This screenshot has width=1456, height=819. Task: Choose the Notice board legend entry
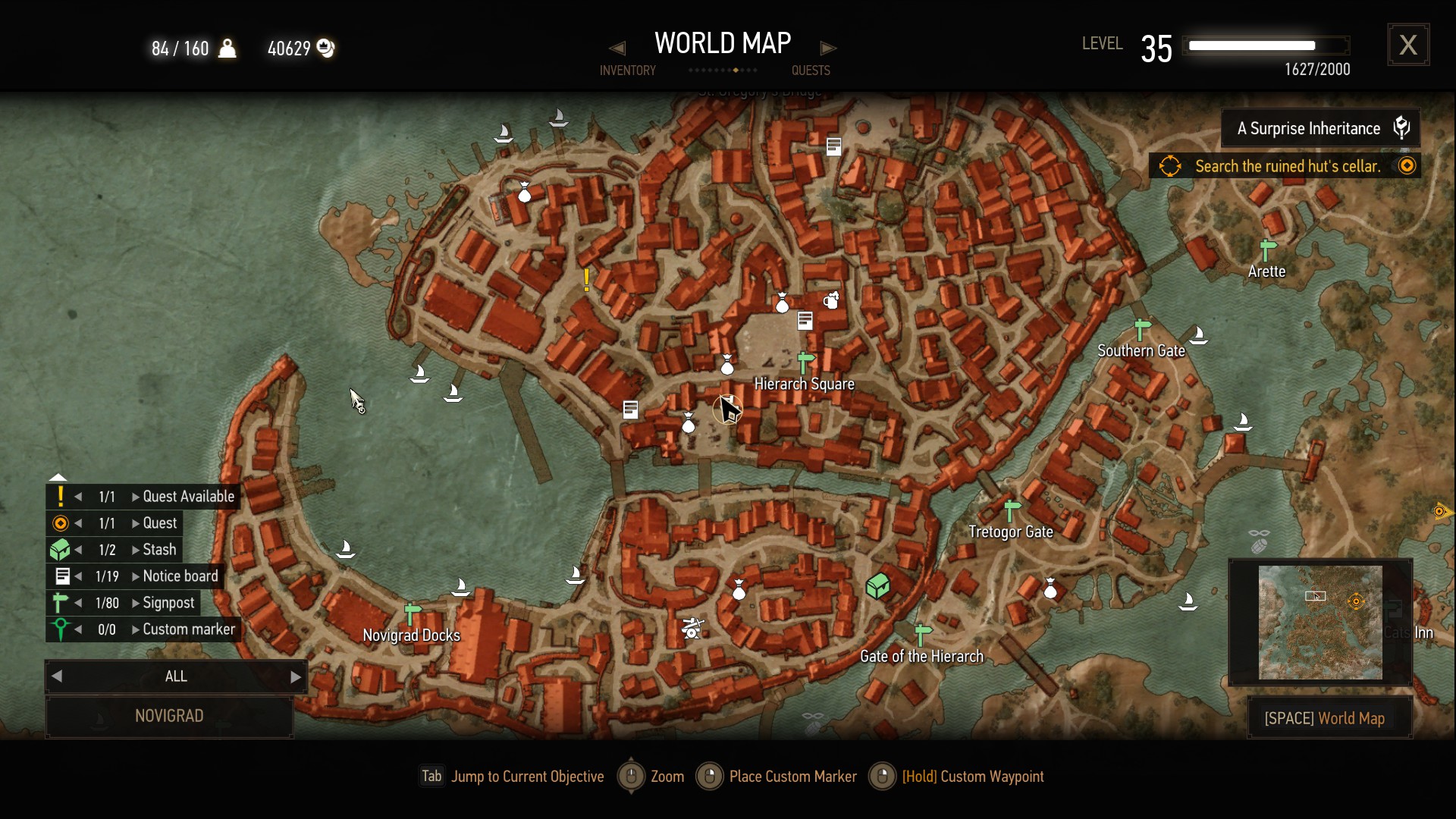pyautogui.click(x=180, y=576)
